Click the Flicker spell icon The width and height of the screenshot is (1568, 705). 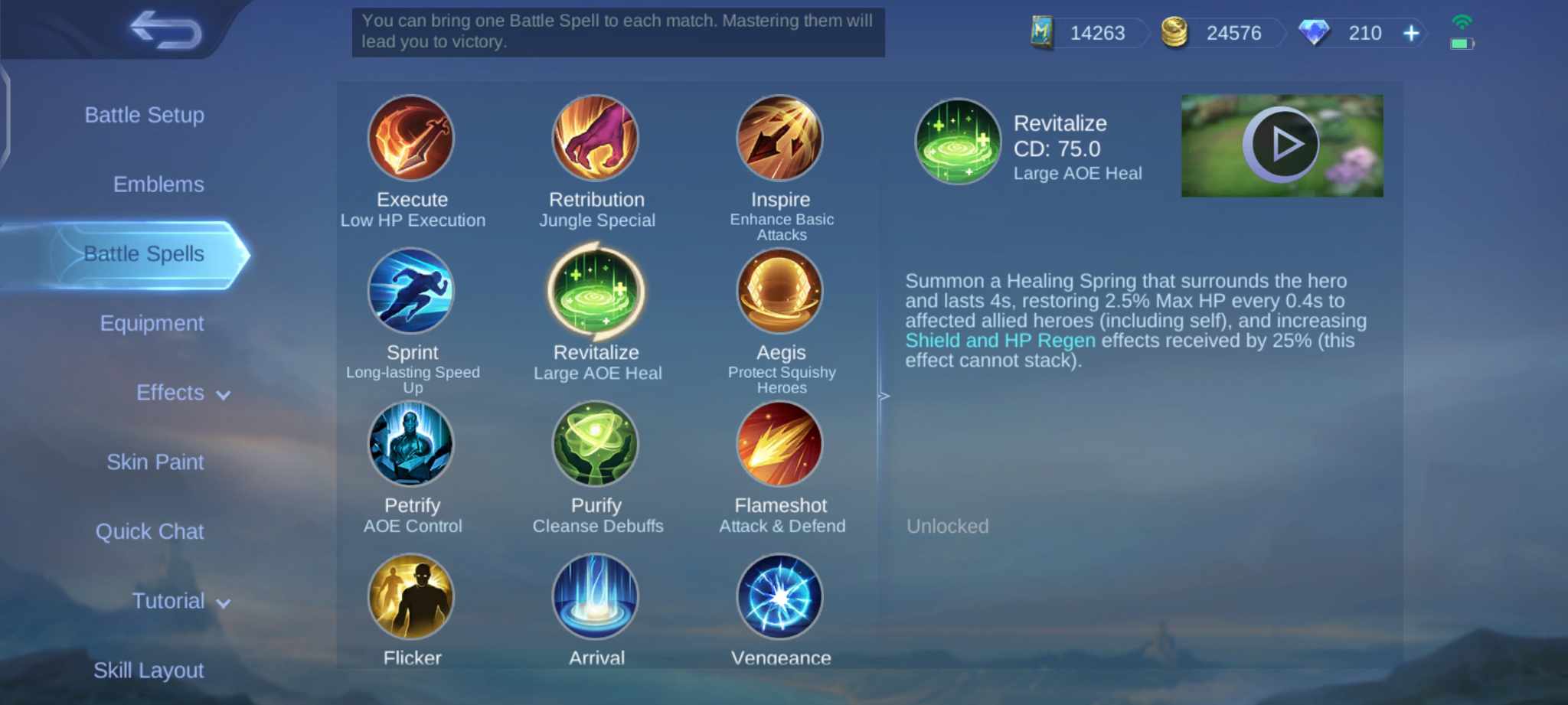coord(412,596)
